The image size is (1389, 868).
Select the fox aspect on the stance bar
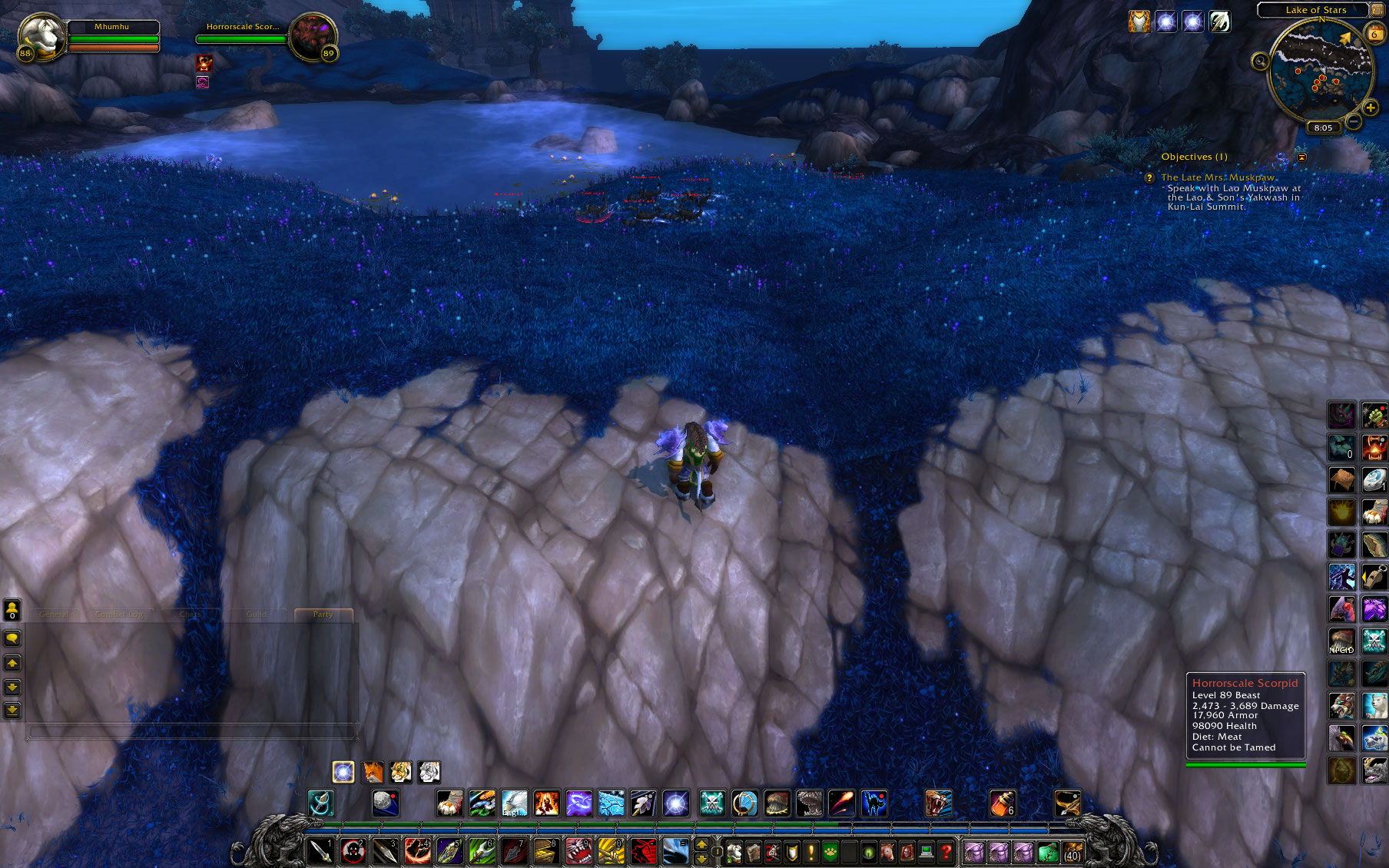tap(373, 772)
